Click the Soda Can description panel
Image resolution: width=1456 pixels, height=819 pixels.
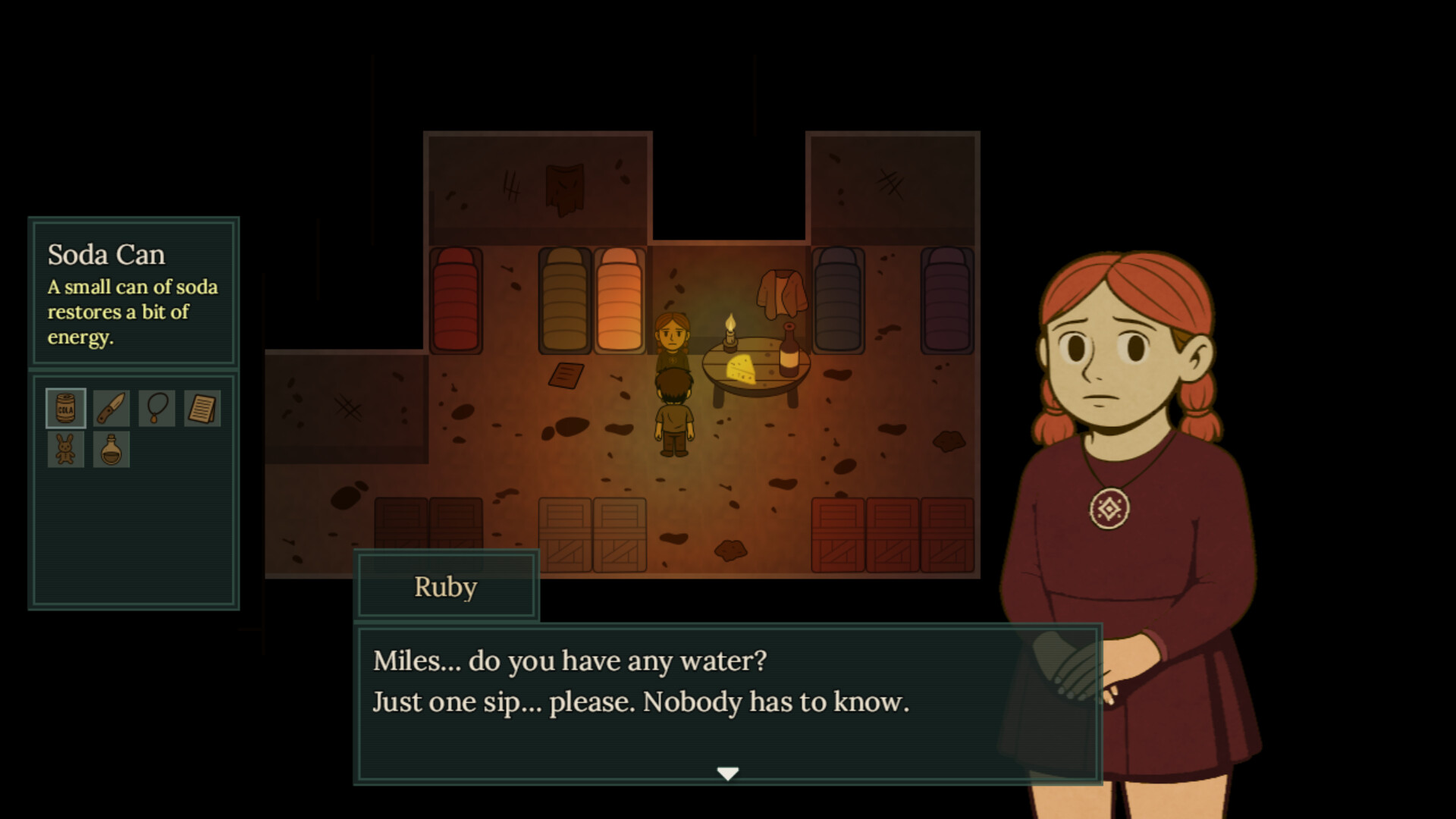(x=133, y=294)
